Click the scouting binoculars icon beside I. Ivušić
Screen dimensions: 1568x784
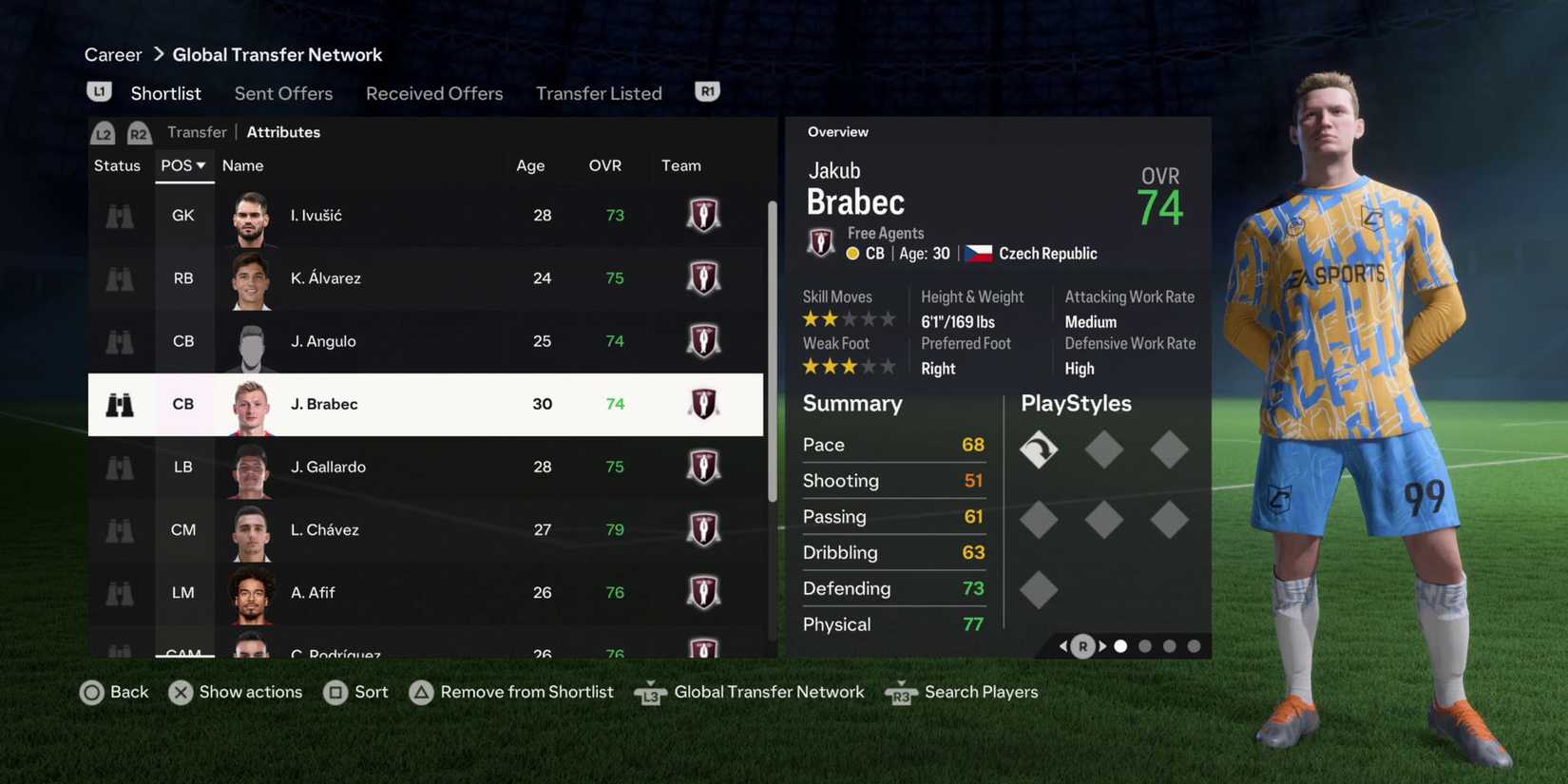119,215
